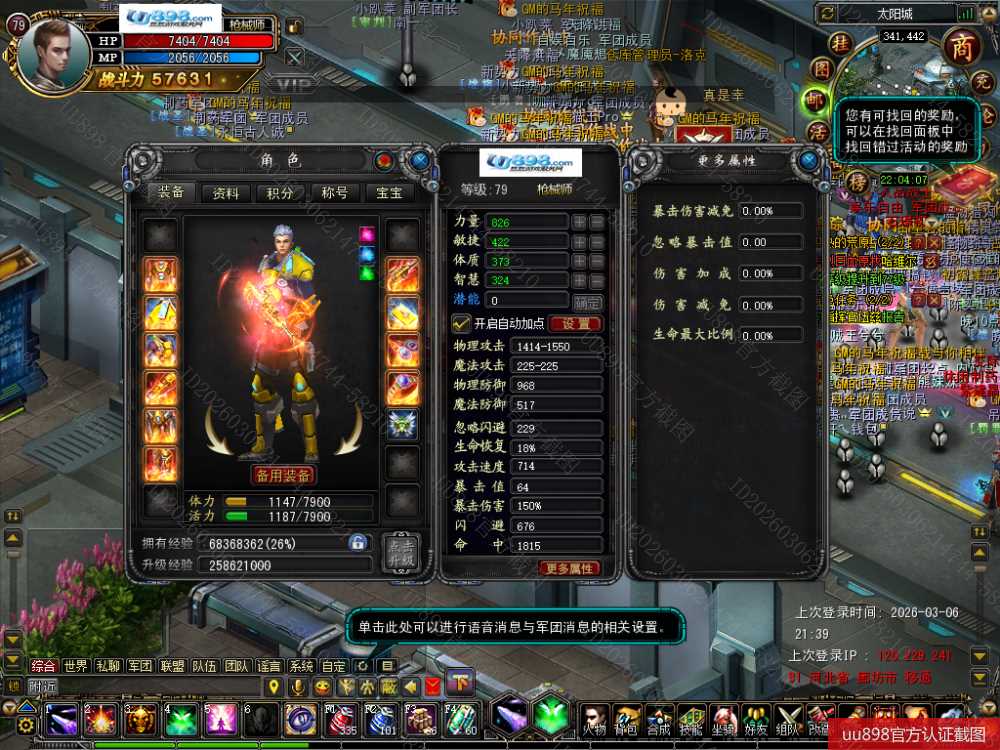Open the 积分 tab

coord(281,193)
